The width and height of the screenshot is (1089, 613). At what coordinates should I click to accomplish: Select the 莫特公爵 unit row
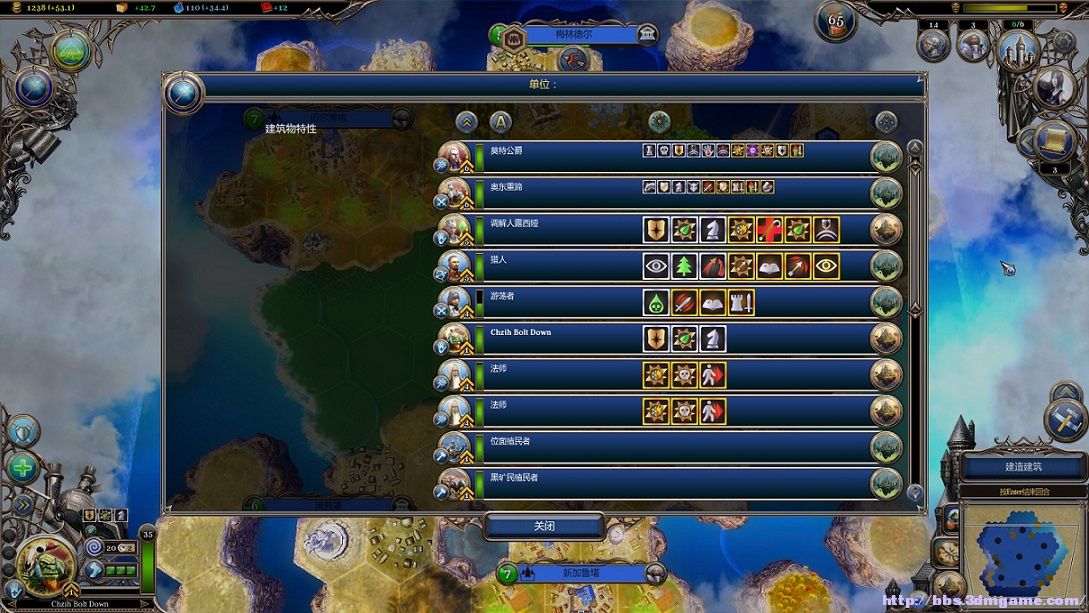tap(560, 156)
